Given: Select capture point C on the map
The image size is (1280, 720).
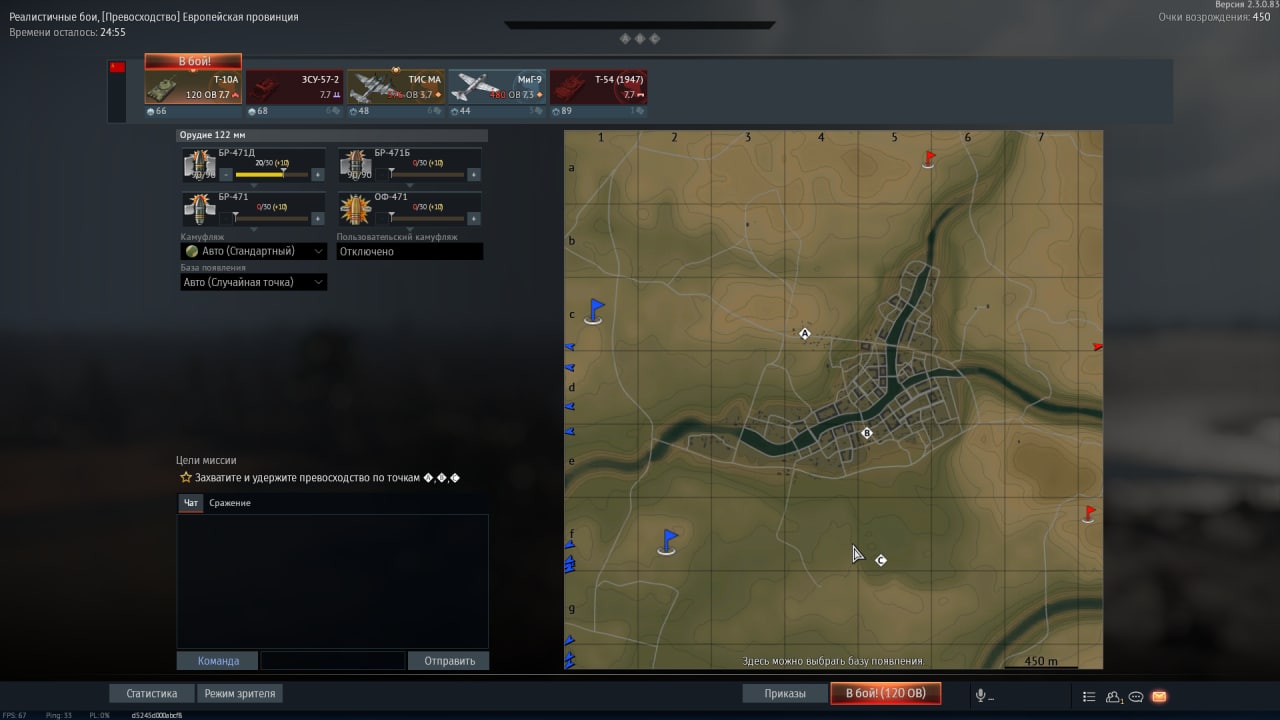Looking at the screenshot, I should pos(881,560).
